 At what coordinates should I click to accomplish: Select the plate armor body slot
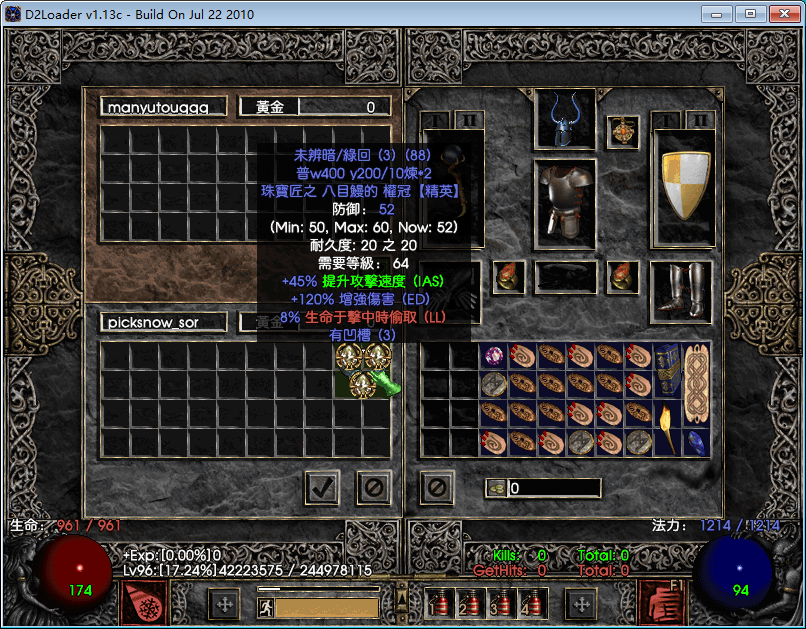point(565,202)
